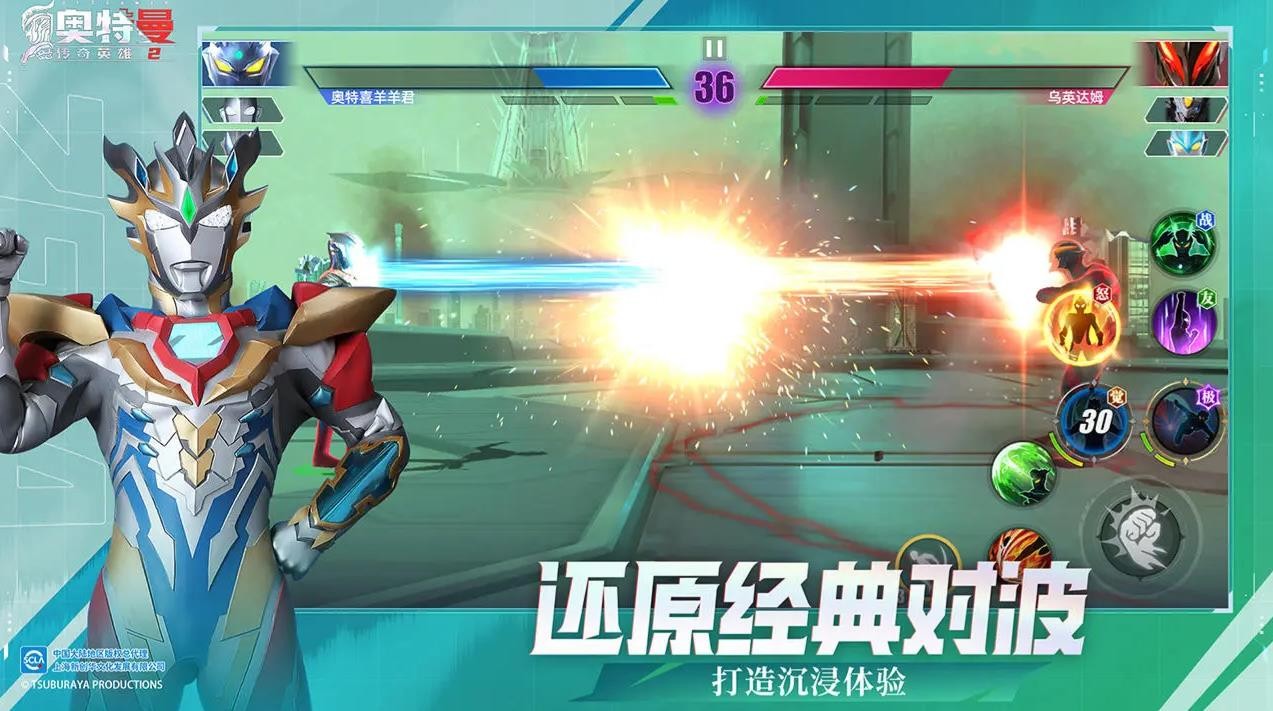Select the enemy's light-blue crystal Ultraman portrait
This screenshot has height=711, width=1273.
(1188, 143)
